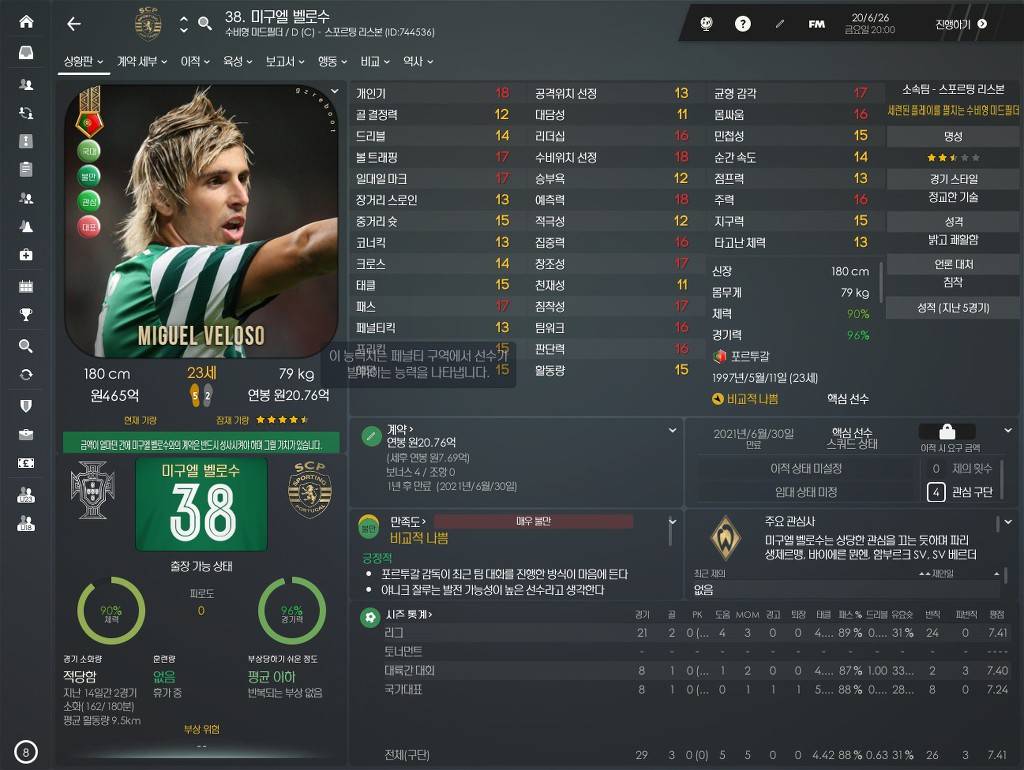Viewport: 1024px width, 770px height.
Task: Open the 이적 menu
Action: pyautogui.click(x=194, y=62)
